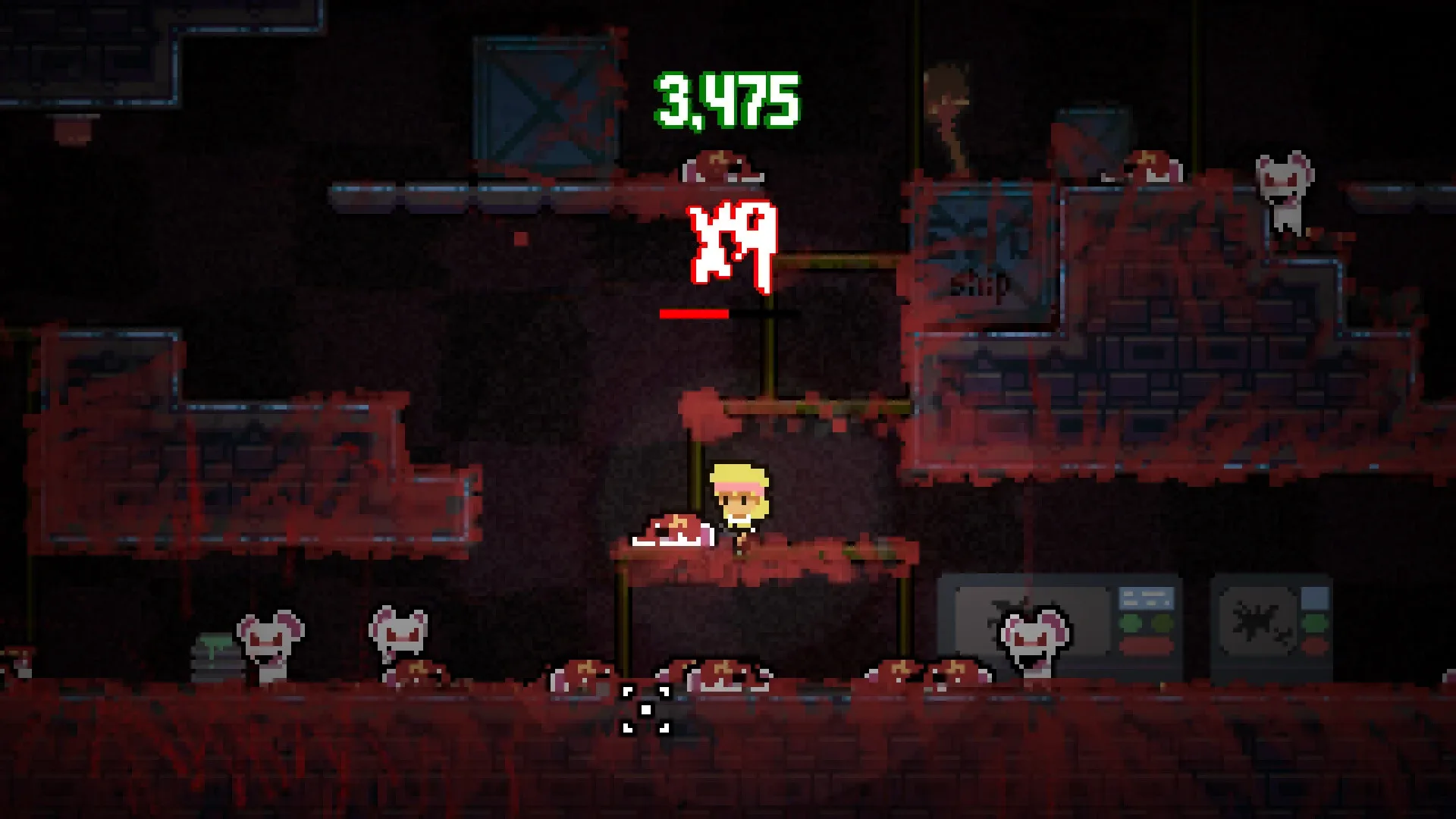Click the red x9 combo multiplier

732,243
